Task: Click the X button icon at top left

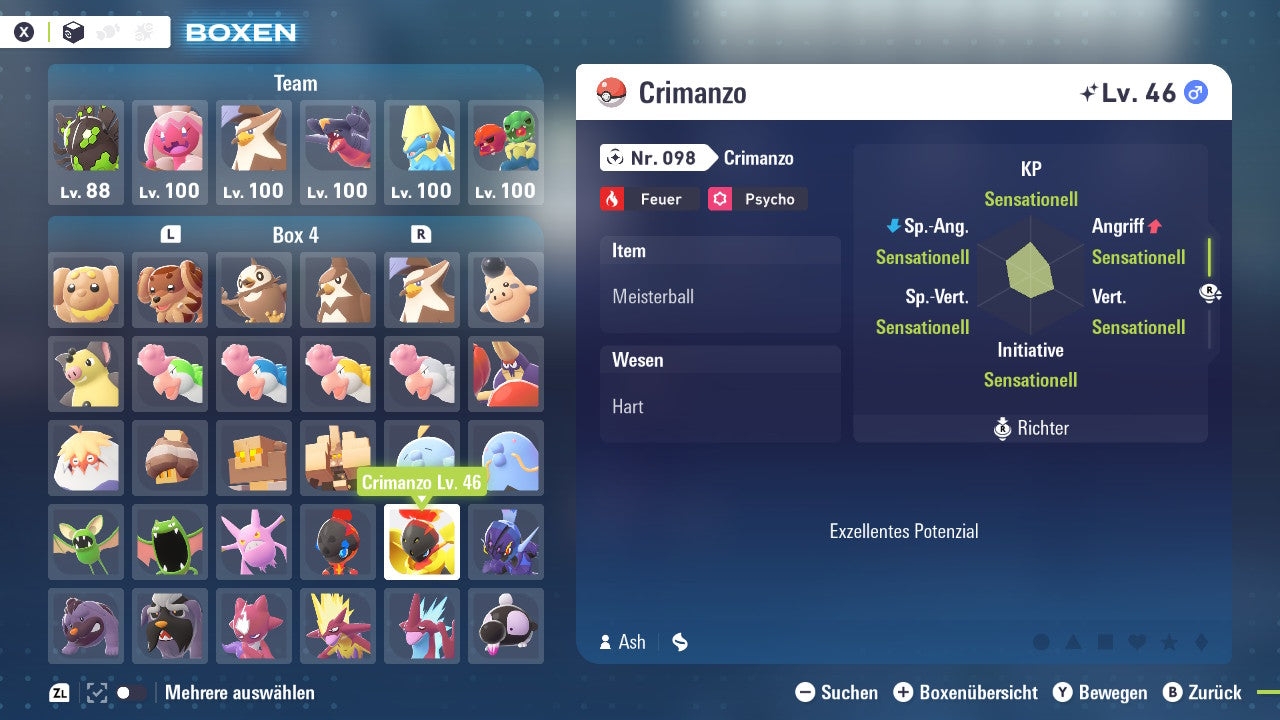Action: click(x=23, y=31)
